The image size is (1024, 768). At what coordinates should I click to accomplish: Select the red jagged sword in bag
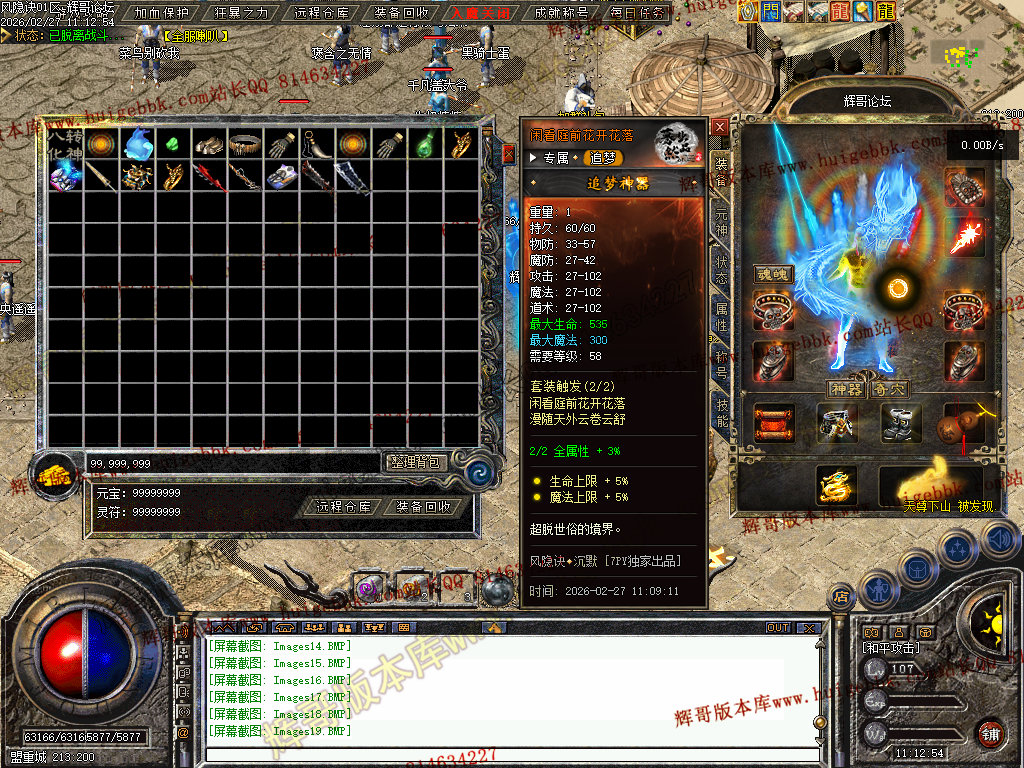point(209,178)
